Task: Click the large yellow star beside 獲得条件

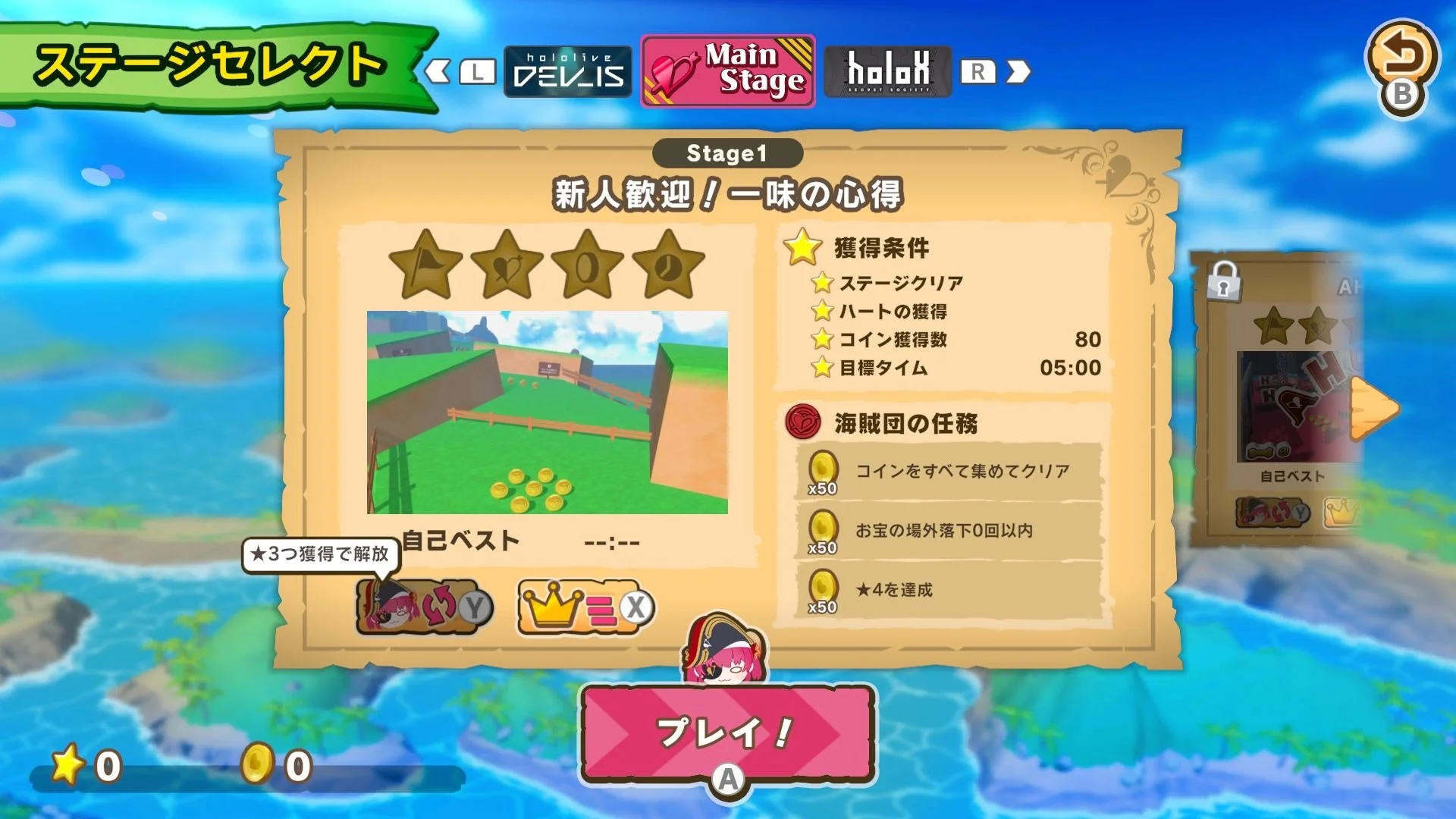Action: point(802,246)
